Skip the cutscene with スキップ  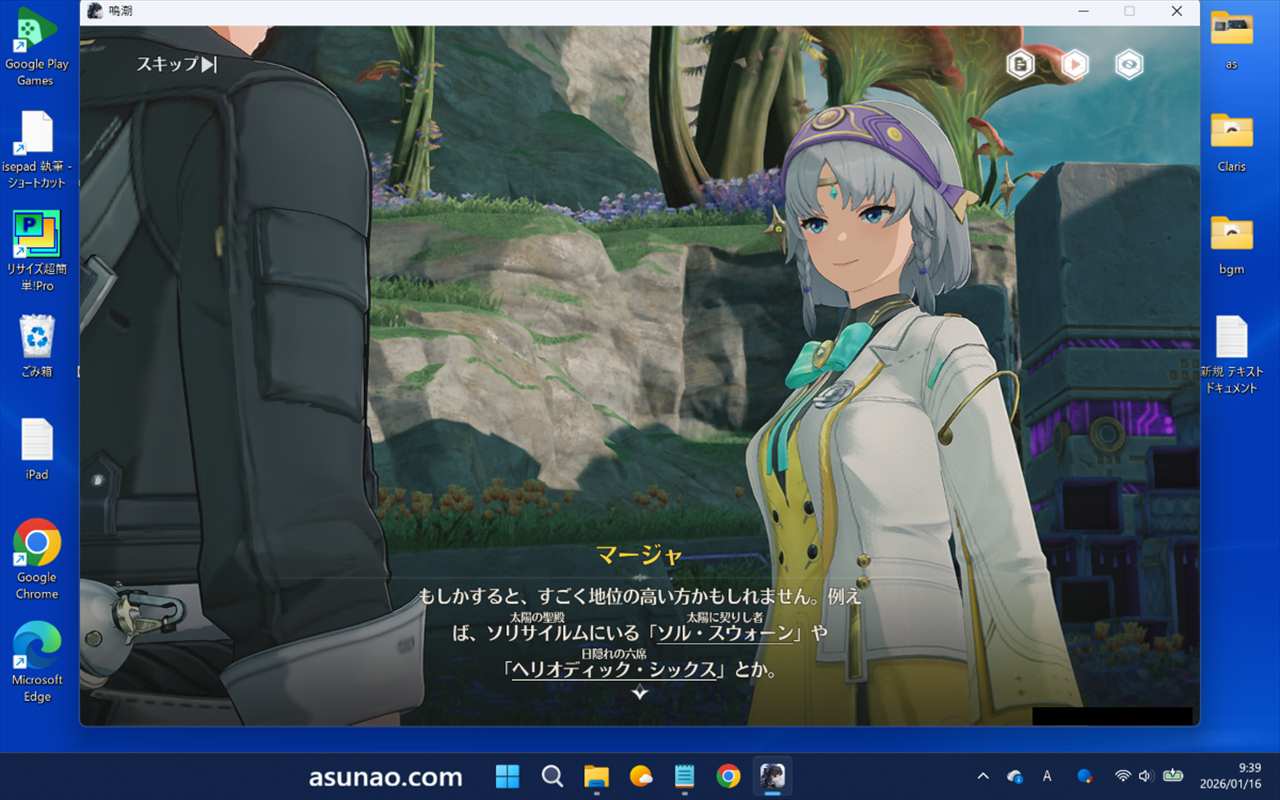click(x=176, y=65)
